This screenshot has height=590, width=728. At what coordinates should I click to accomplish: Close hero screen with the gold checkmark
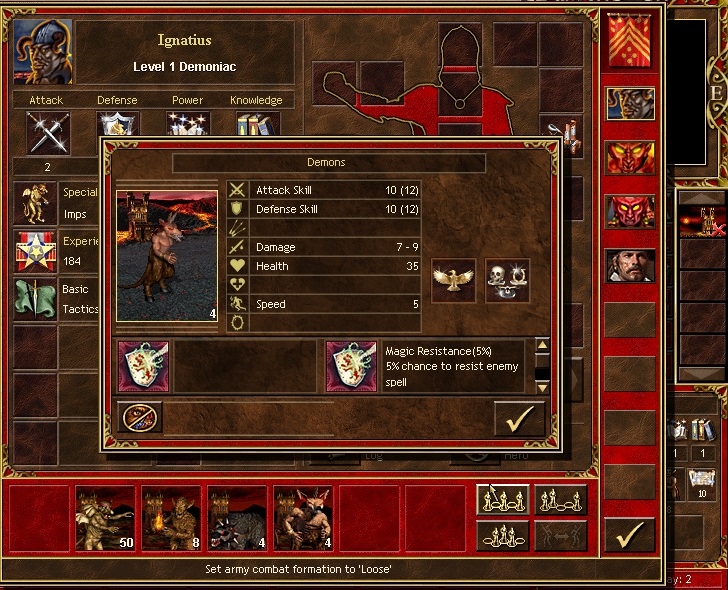[630, 536]
